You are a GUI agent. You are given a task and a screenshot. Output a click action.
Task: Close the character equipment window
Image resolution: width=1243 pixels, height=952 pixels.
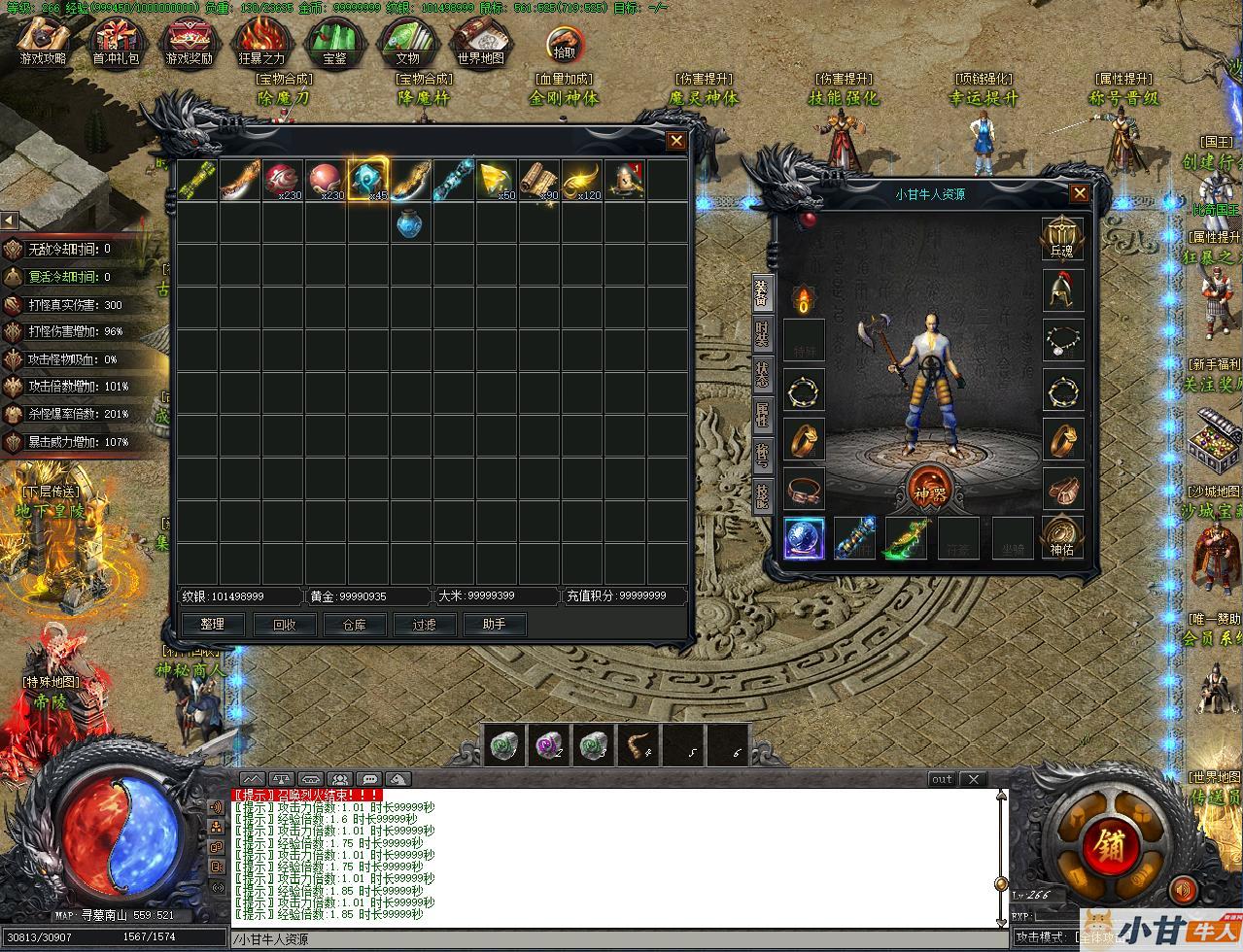pyautogui.click(x=1080, y=193)
